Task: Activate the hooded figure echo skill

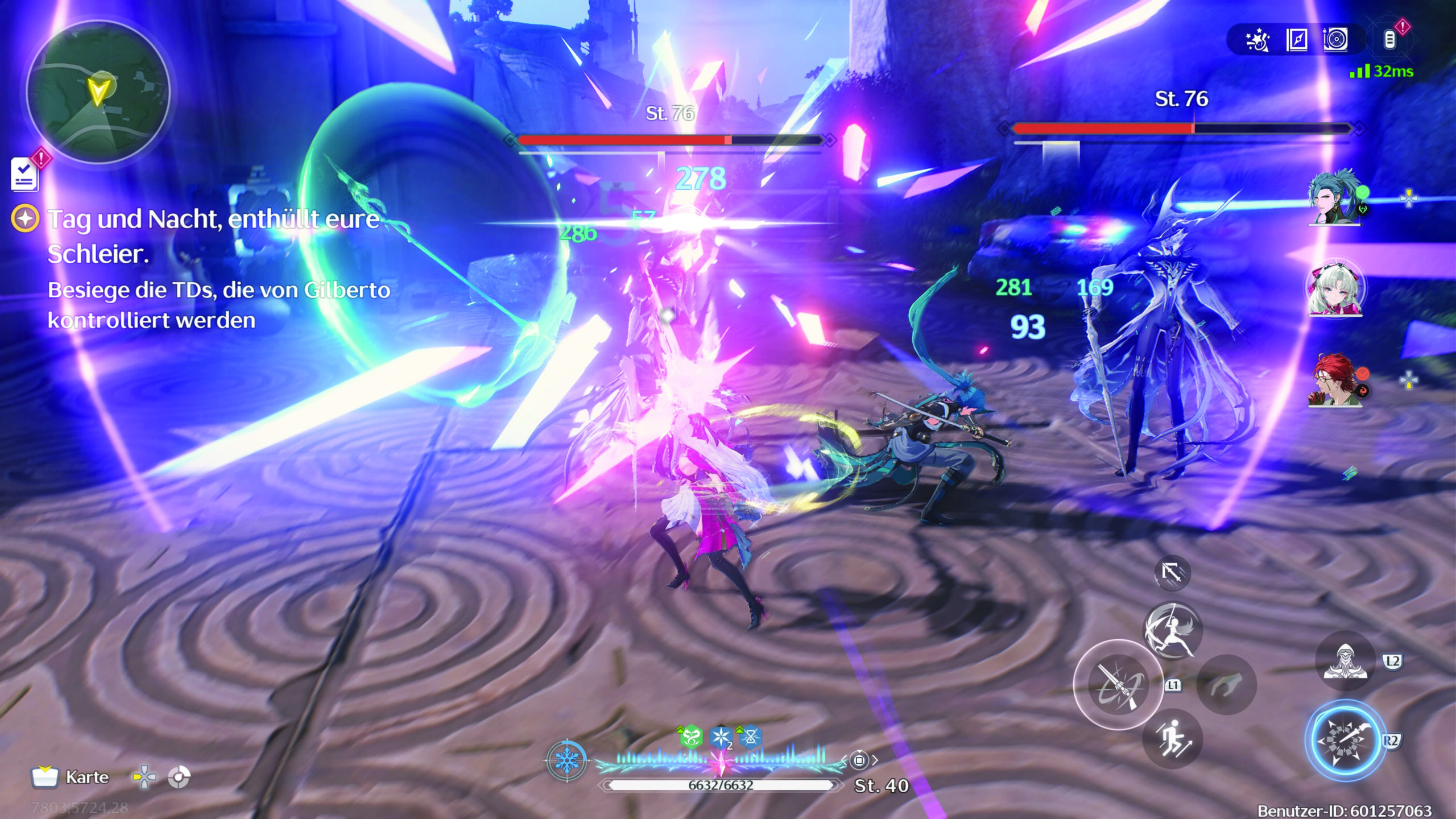Action: click(x=1345, y=661)
